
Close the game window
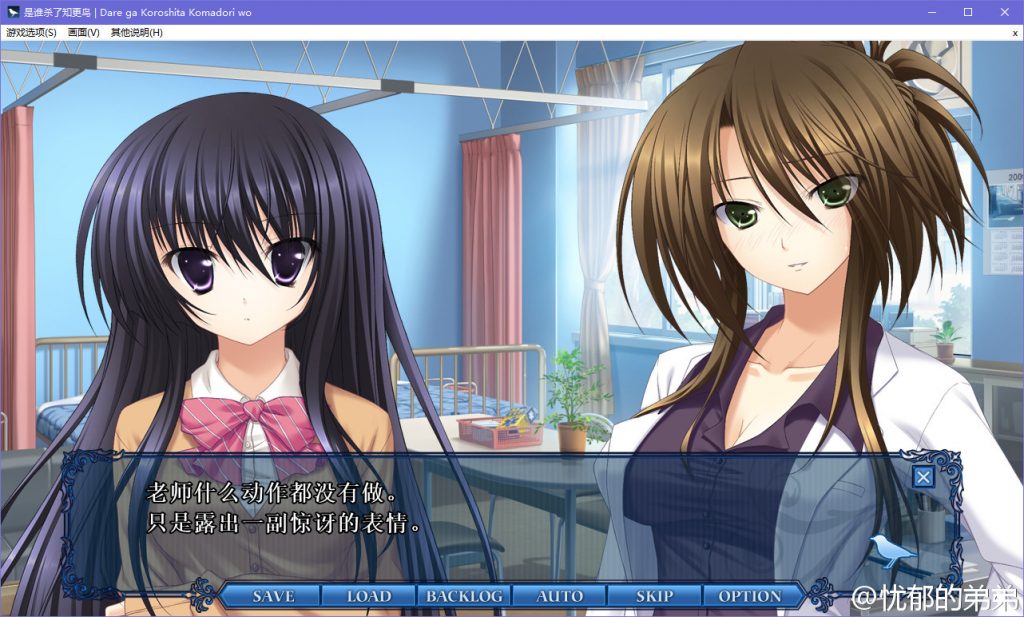coord(1004,12)
